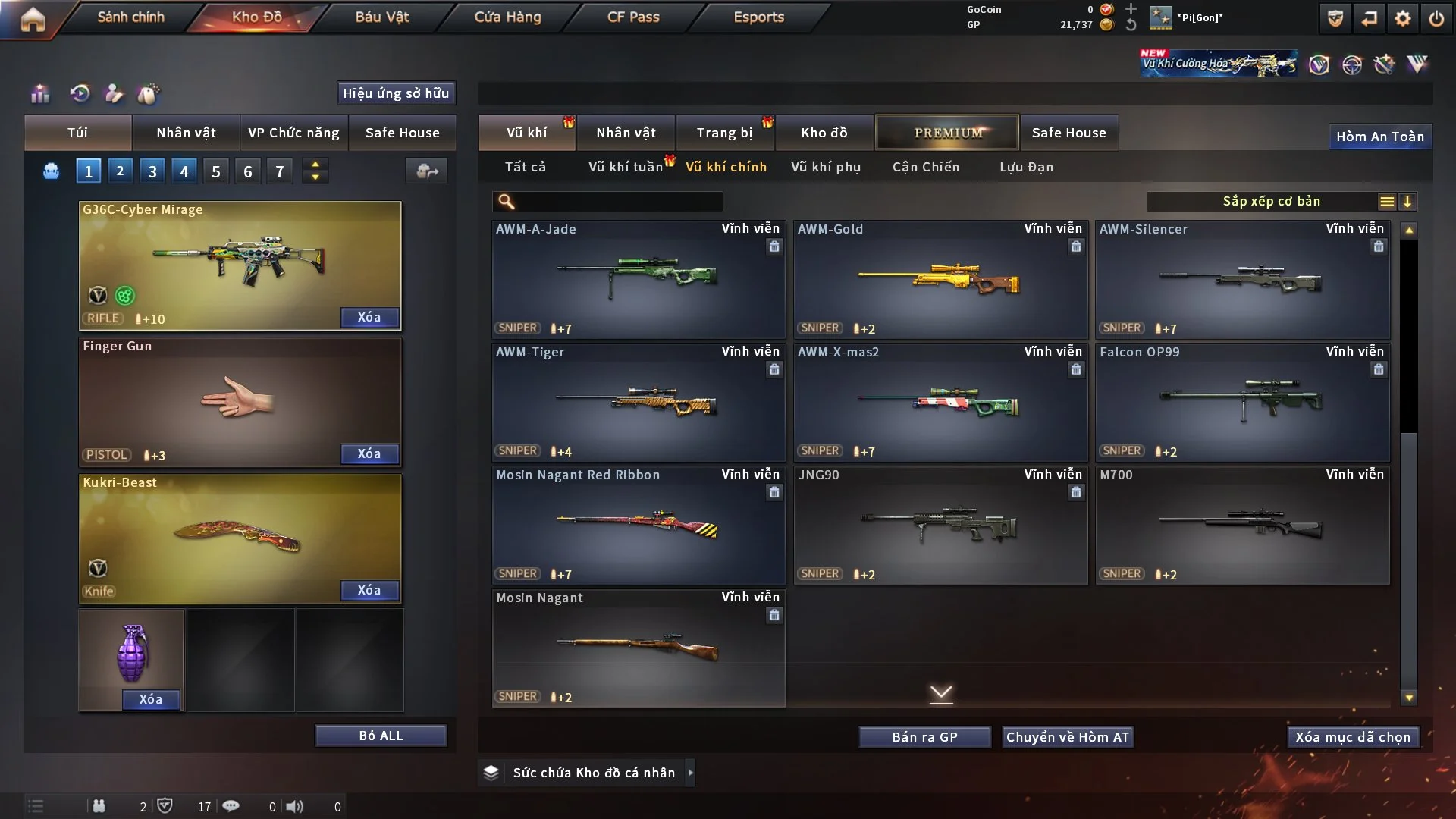
Task: Open the gear settings icon
Action: tap(1403, 18)
